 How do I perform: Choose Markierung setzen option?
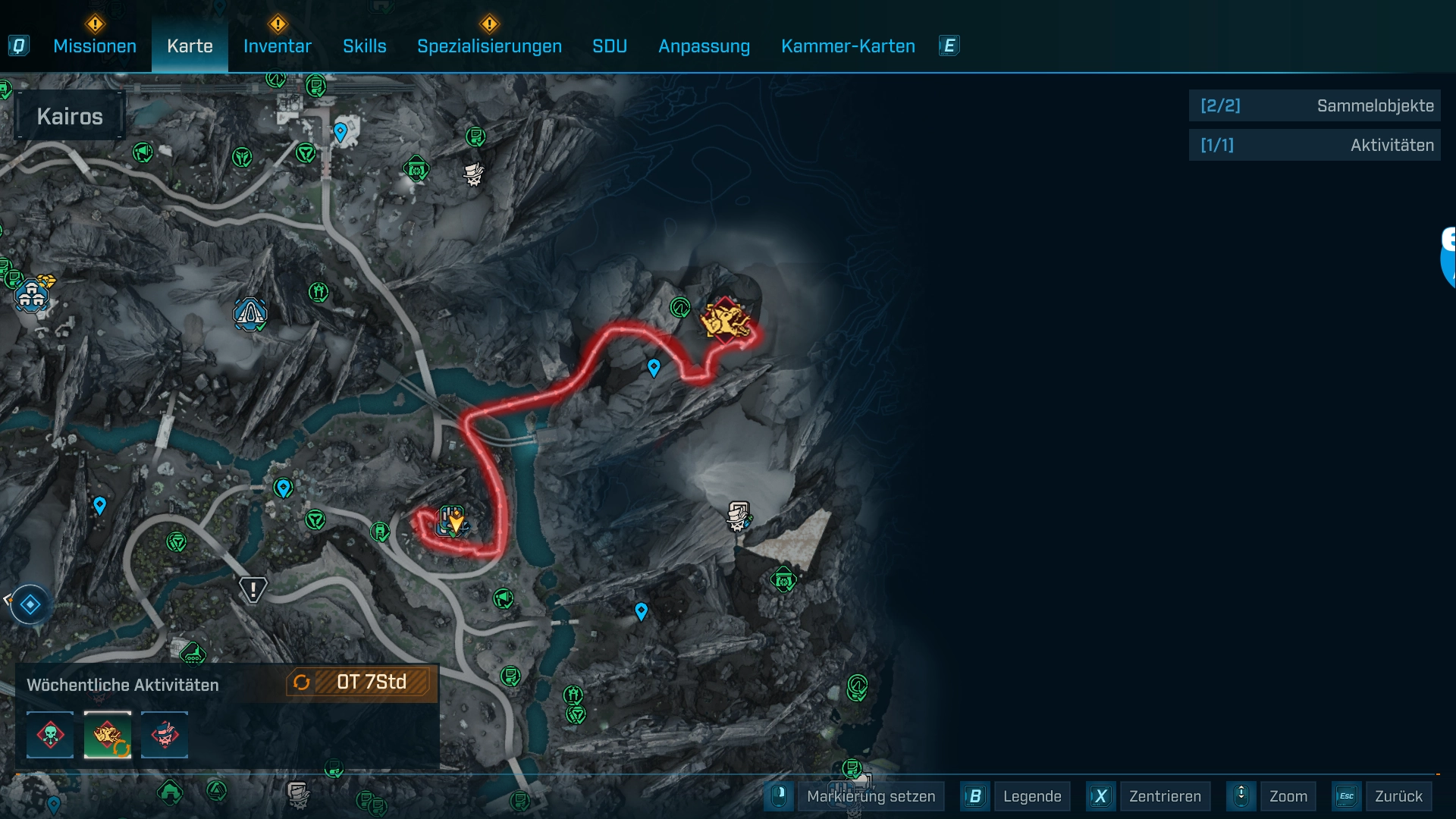pyautogui.click(x=871, y=796)
